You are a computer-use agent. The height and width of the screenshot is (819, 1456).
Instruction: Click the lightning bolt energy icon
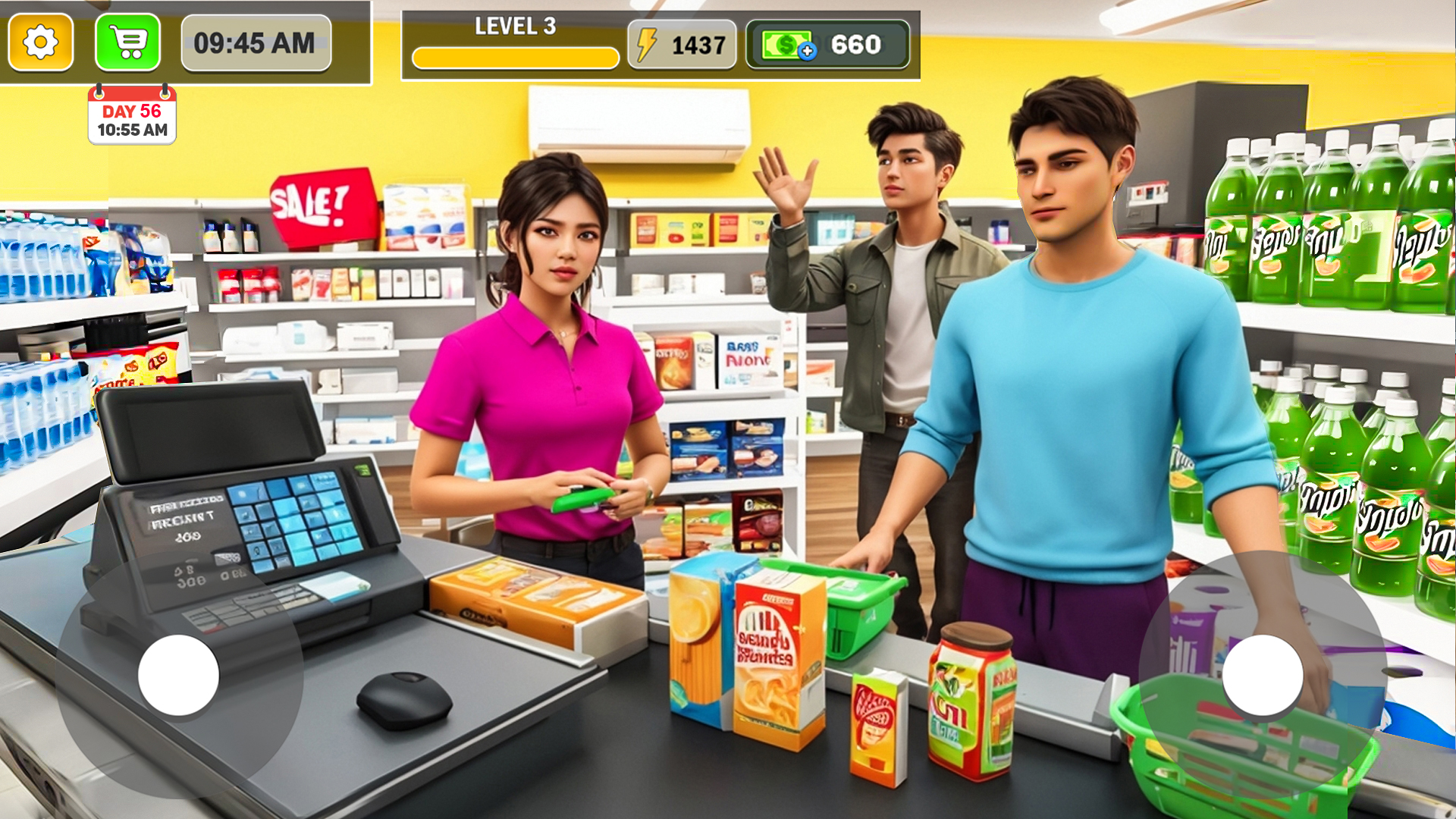click(647, 44)
